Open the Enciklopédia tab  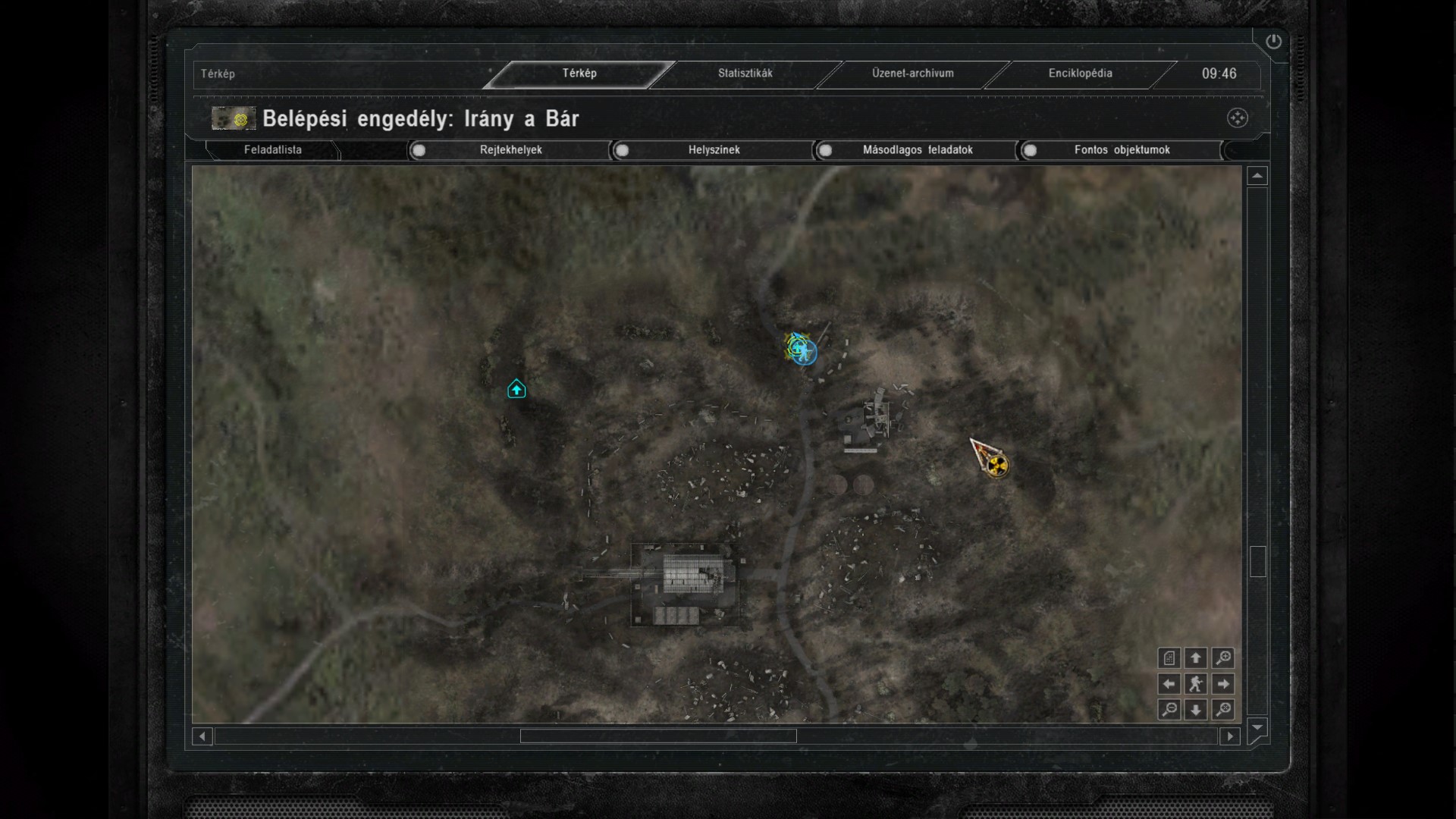click(x=1080, y=74)
